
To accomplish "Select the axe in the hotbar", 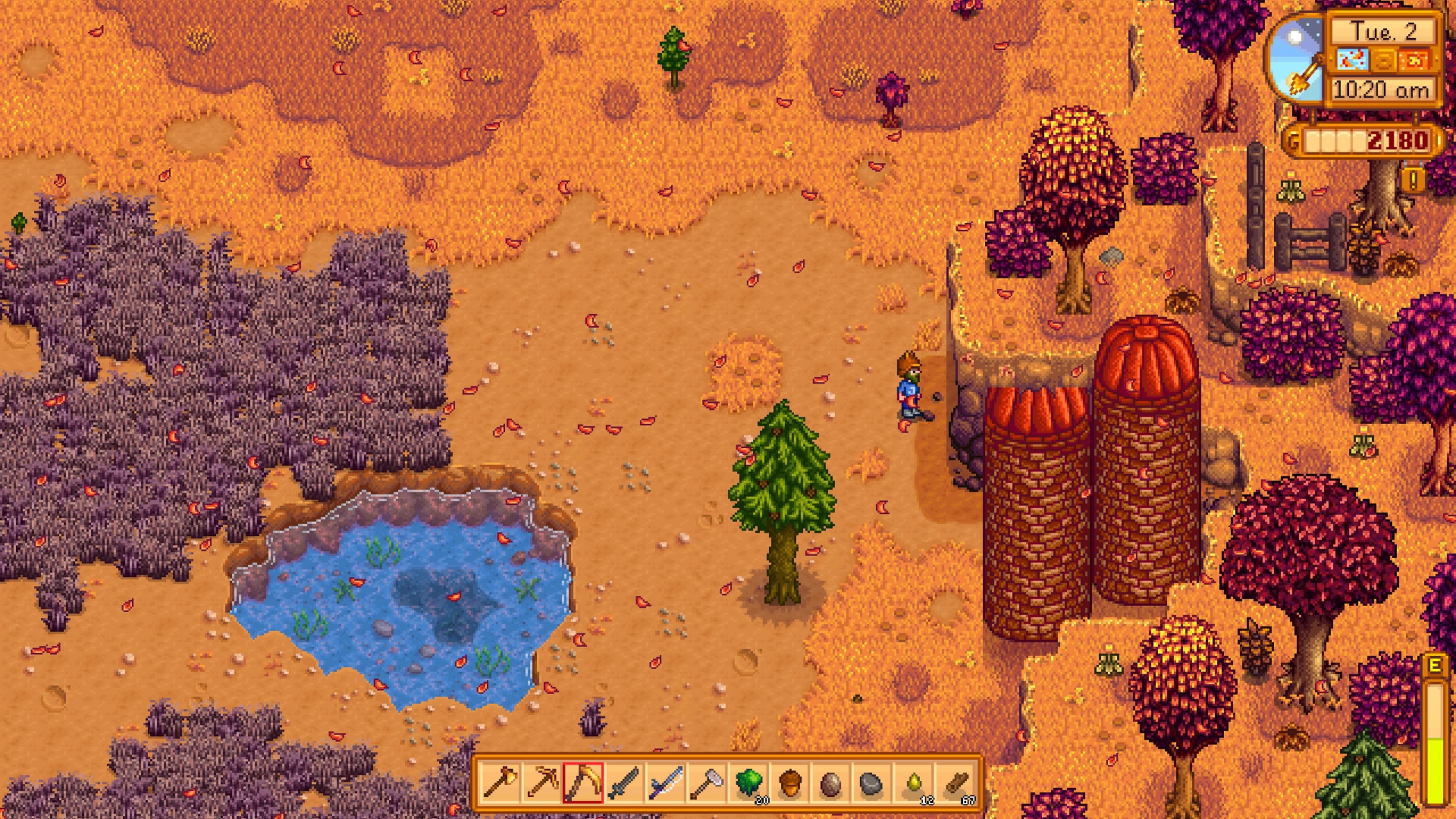I will point(501,783).
